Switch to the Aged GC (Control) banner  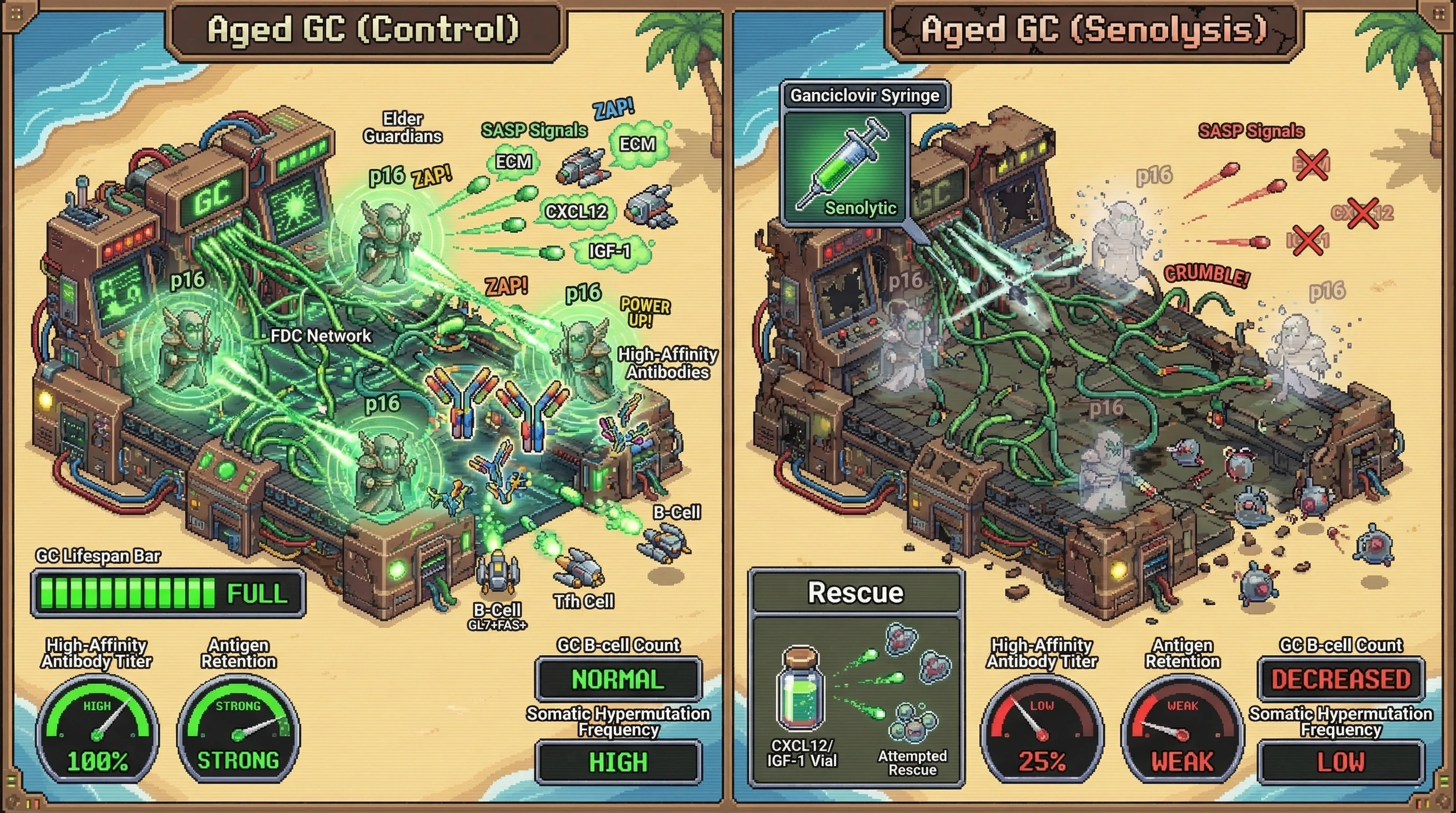pos(363,30)
